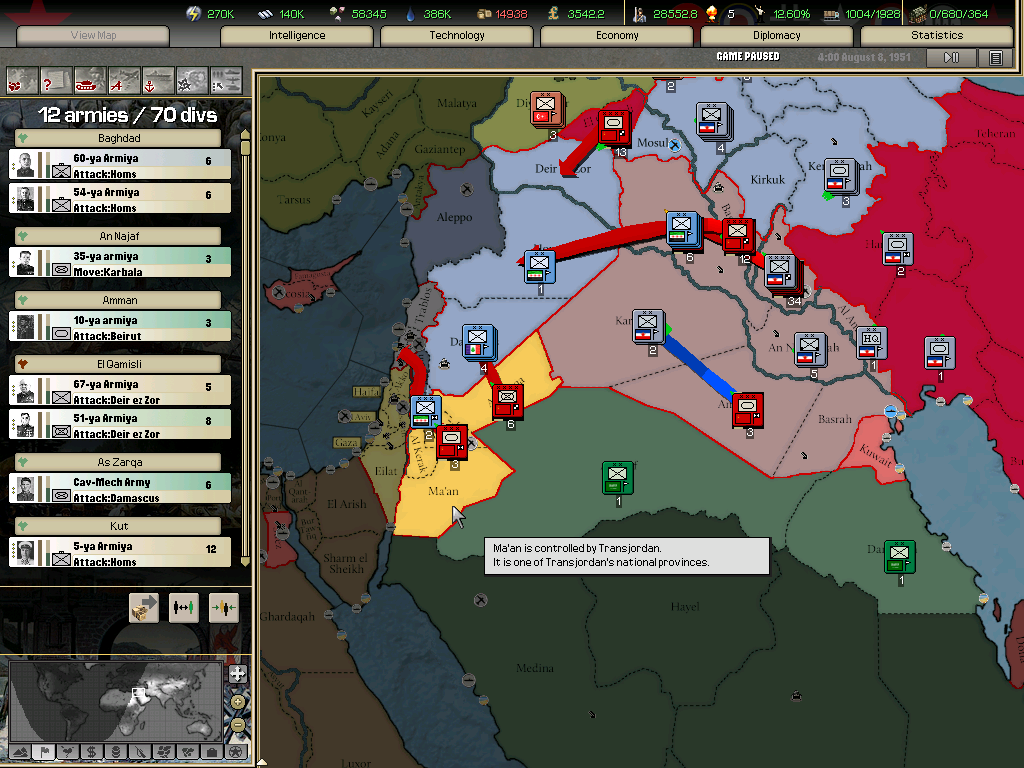The image size is (1024, 768).
Task: Show naval units with the anchor icon
Action: (158, 79)
